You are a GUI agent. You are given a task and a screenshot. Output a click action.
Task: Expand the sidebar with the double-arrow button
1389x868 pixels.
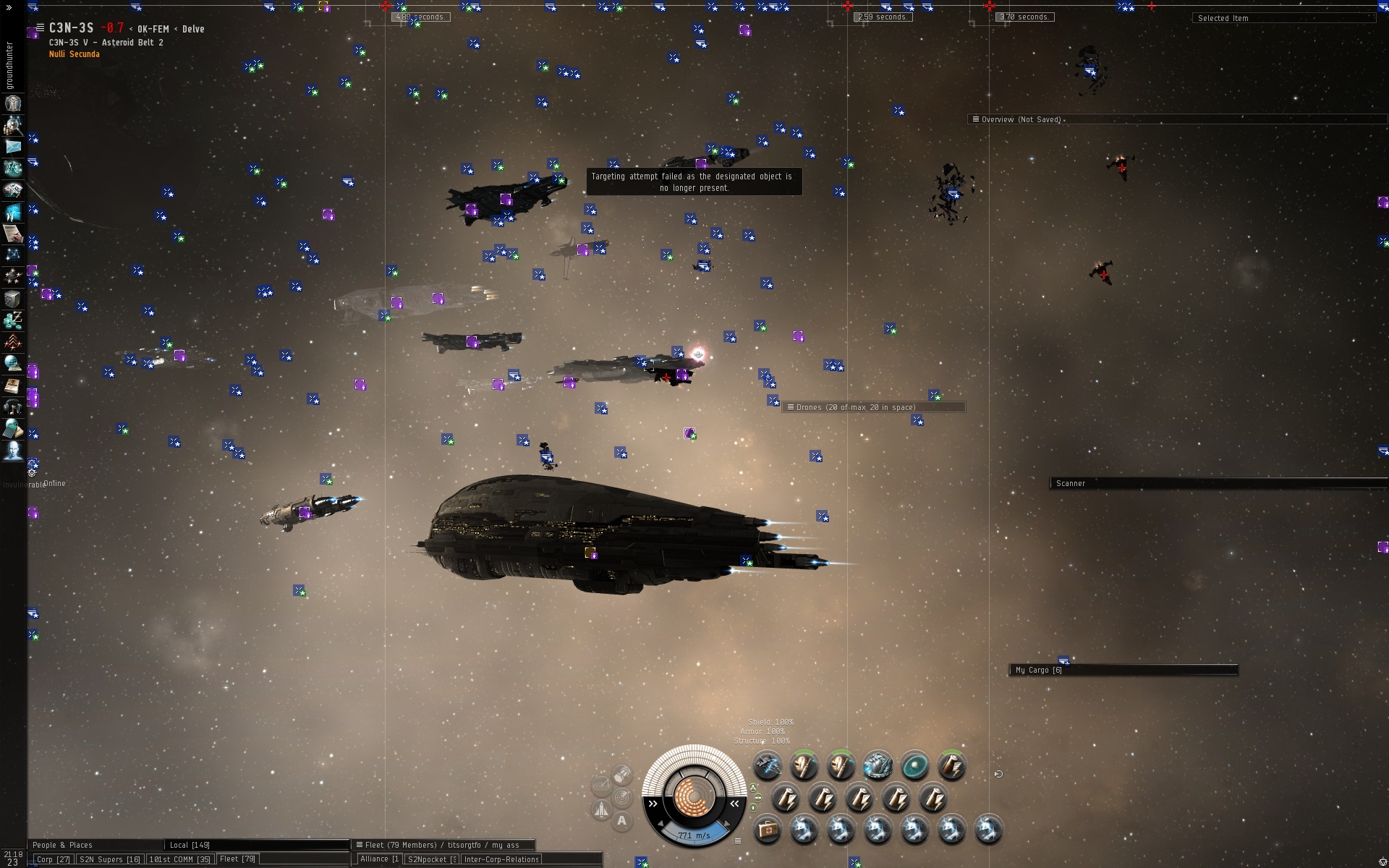click(9, 8)
